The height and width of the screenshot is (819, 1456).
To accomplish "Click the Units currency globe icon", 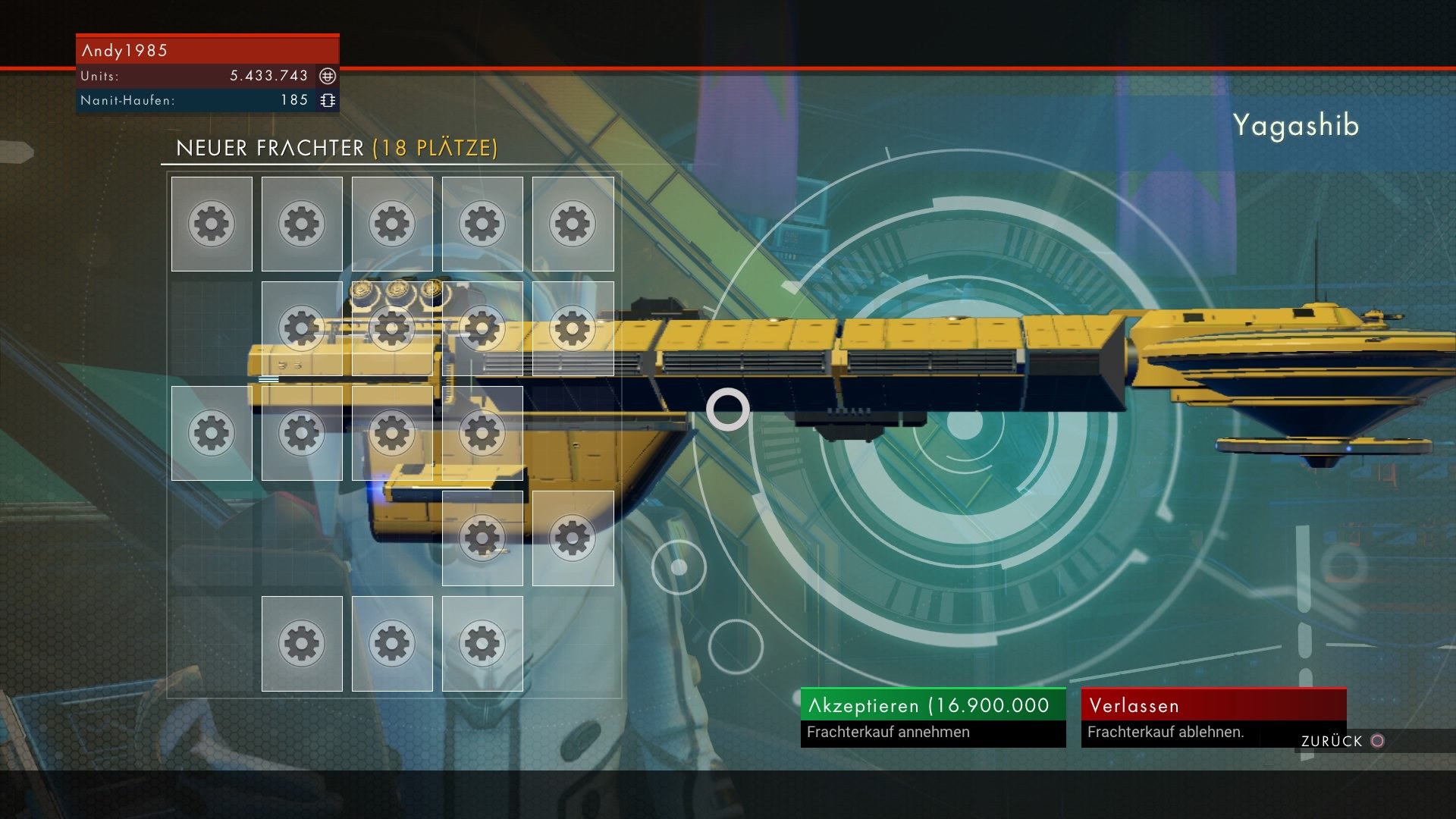I will [x=327, y=76].
